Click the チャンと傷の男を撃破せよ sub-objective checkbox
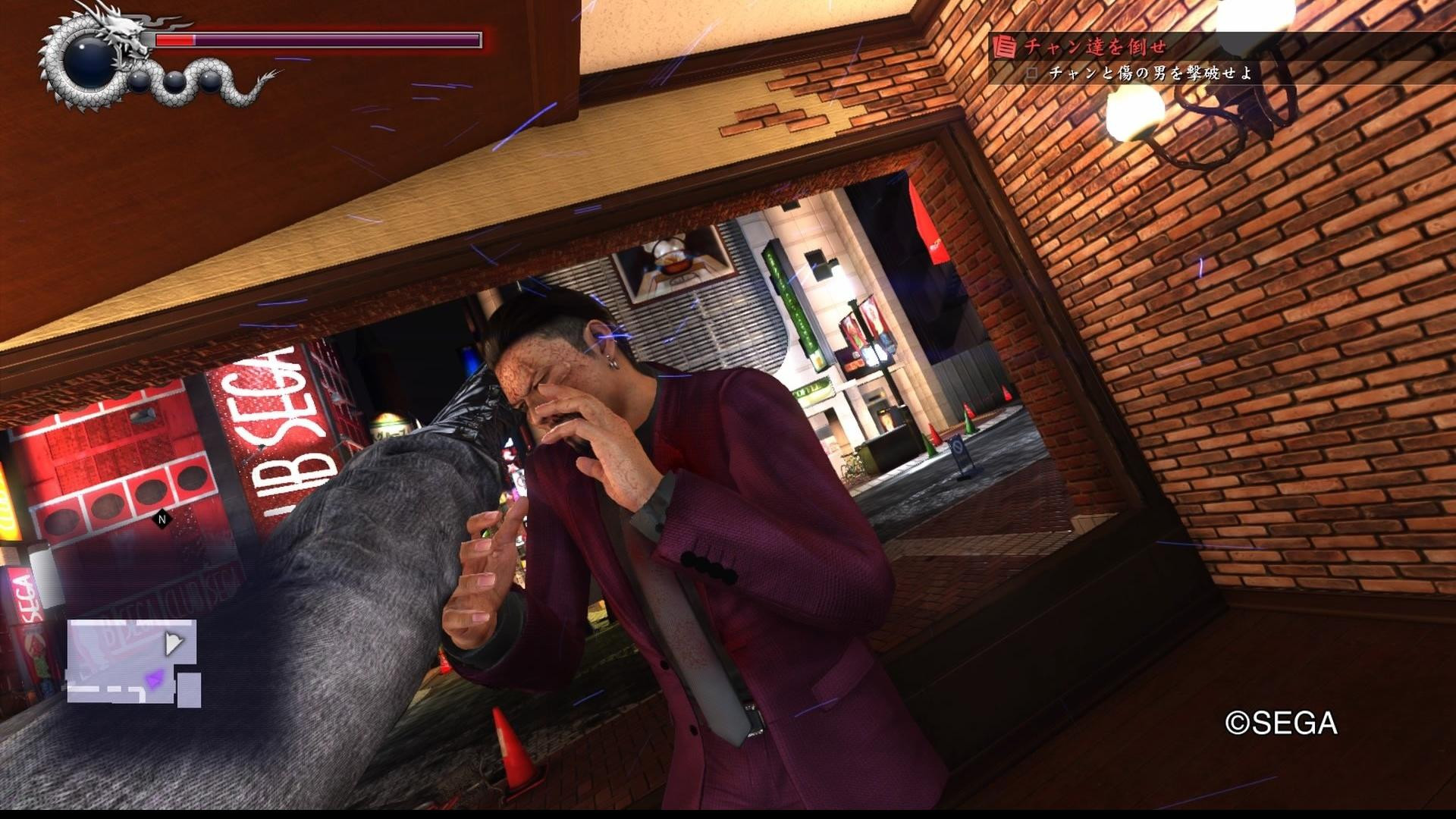Screen dimensions: 1456x819 [x=1031, y=74]
